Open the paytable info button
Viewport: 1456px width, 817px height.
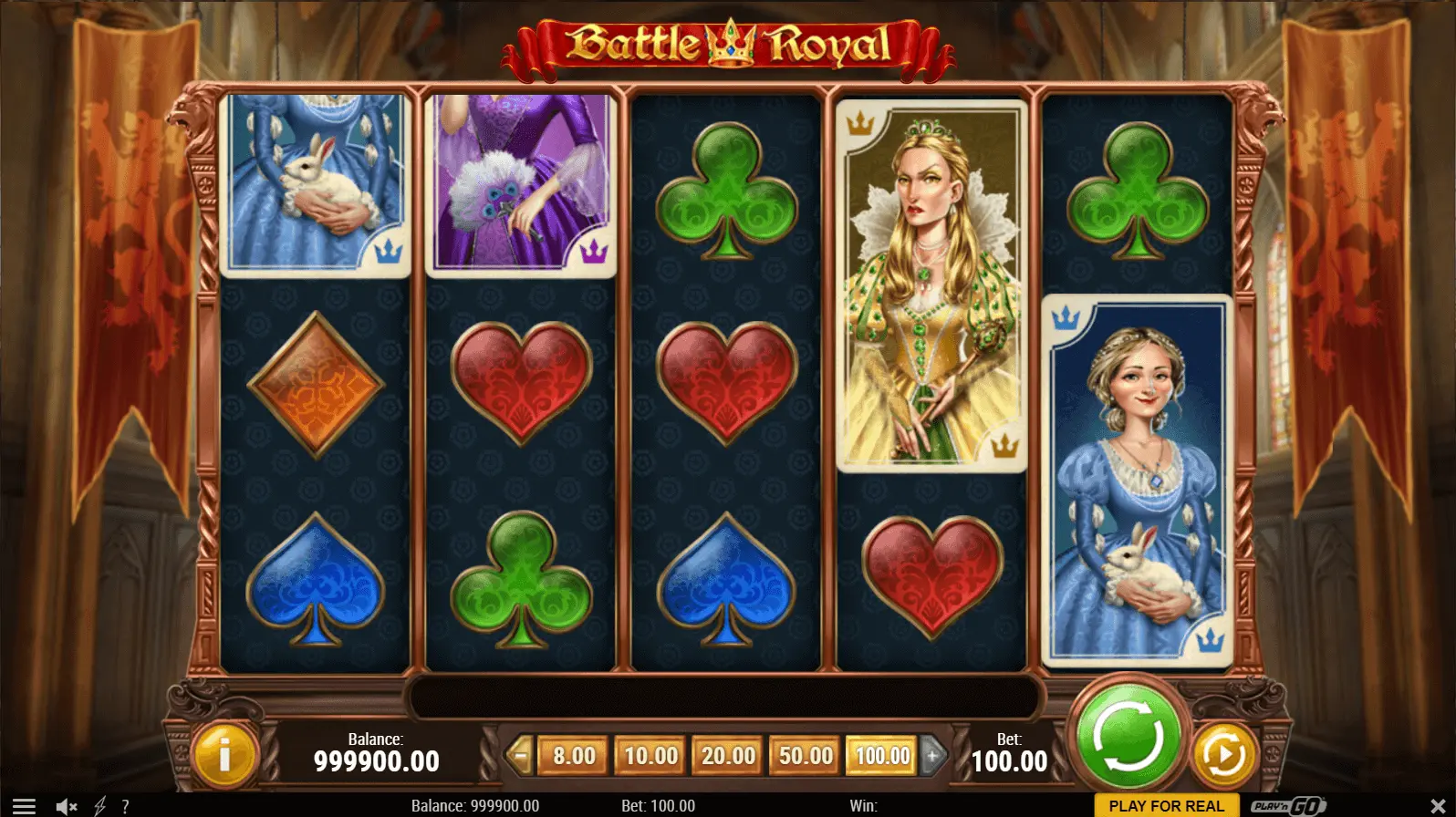(x=224, y=754)
